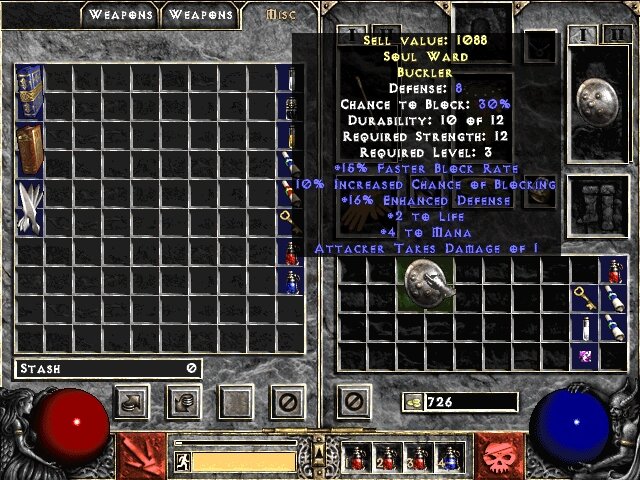Open the right skill selector with skull
640x480 pixels.
(498, 453)
